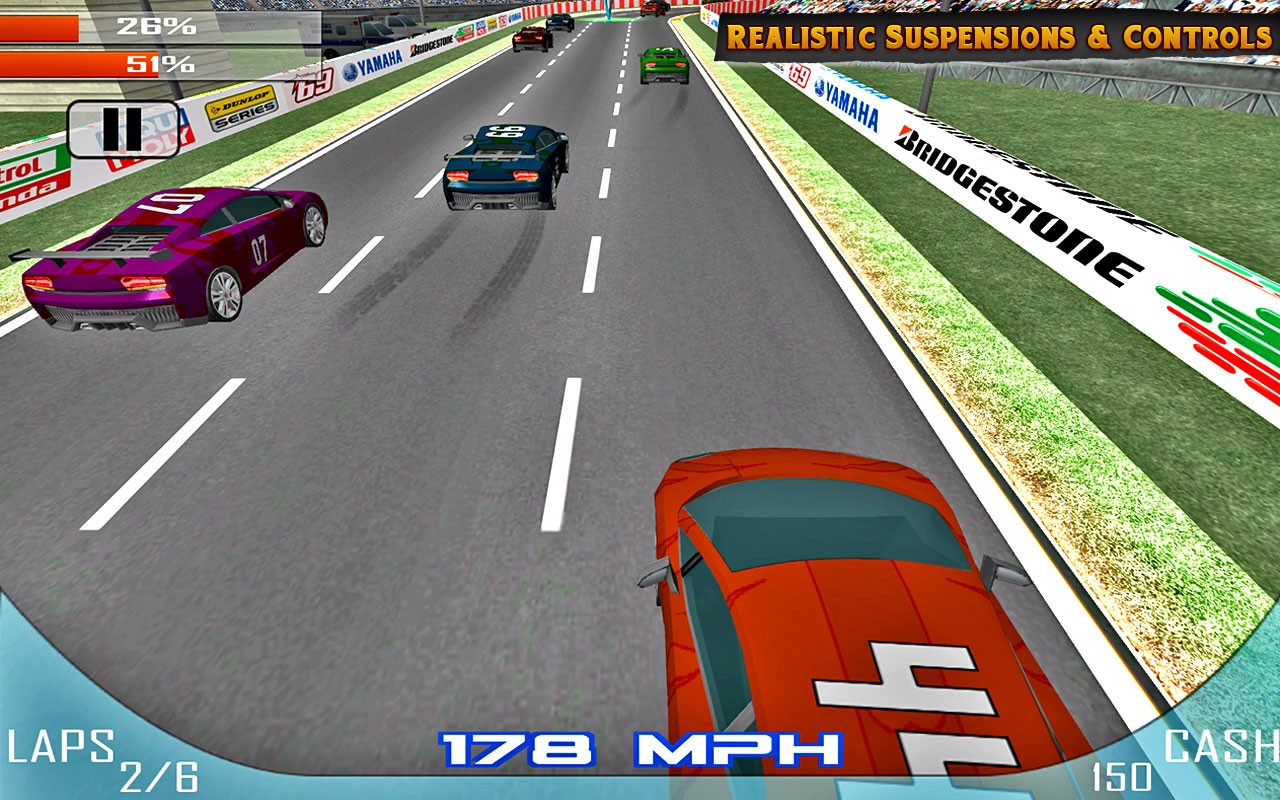Pause the race with the pause button
This screenshot has height=800, width=1280.
[x=123, y=129]
